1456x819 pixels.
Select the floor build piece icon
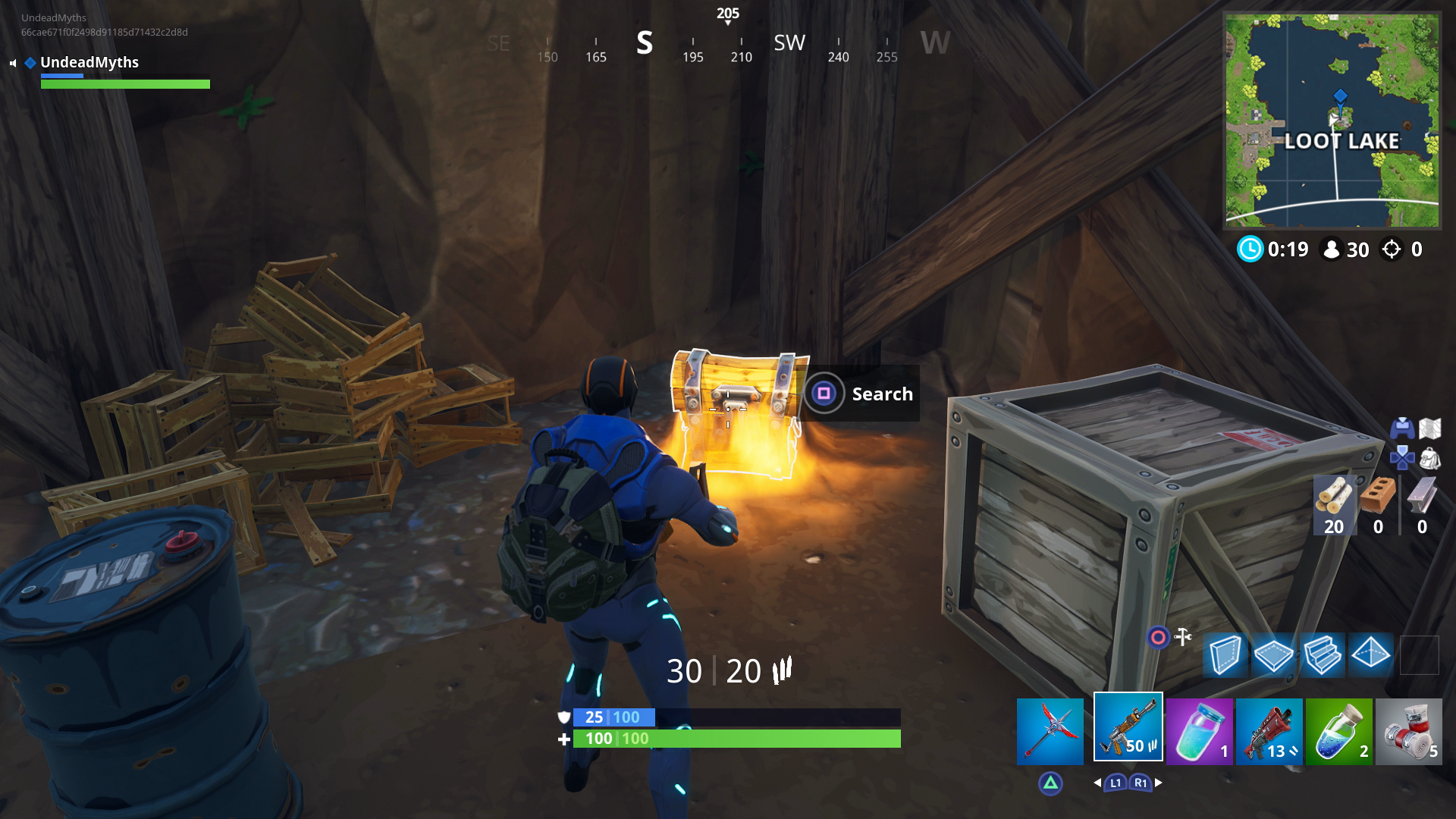pos(1274,655)
